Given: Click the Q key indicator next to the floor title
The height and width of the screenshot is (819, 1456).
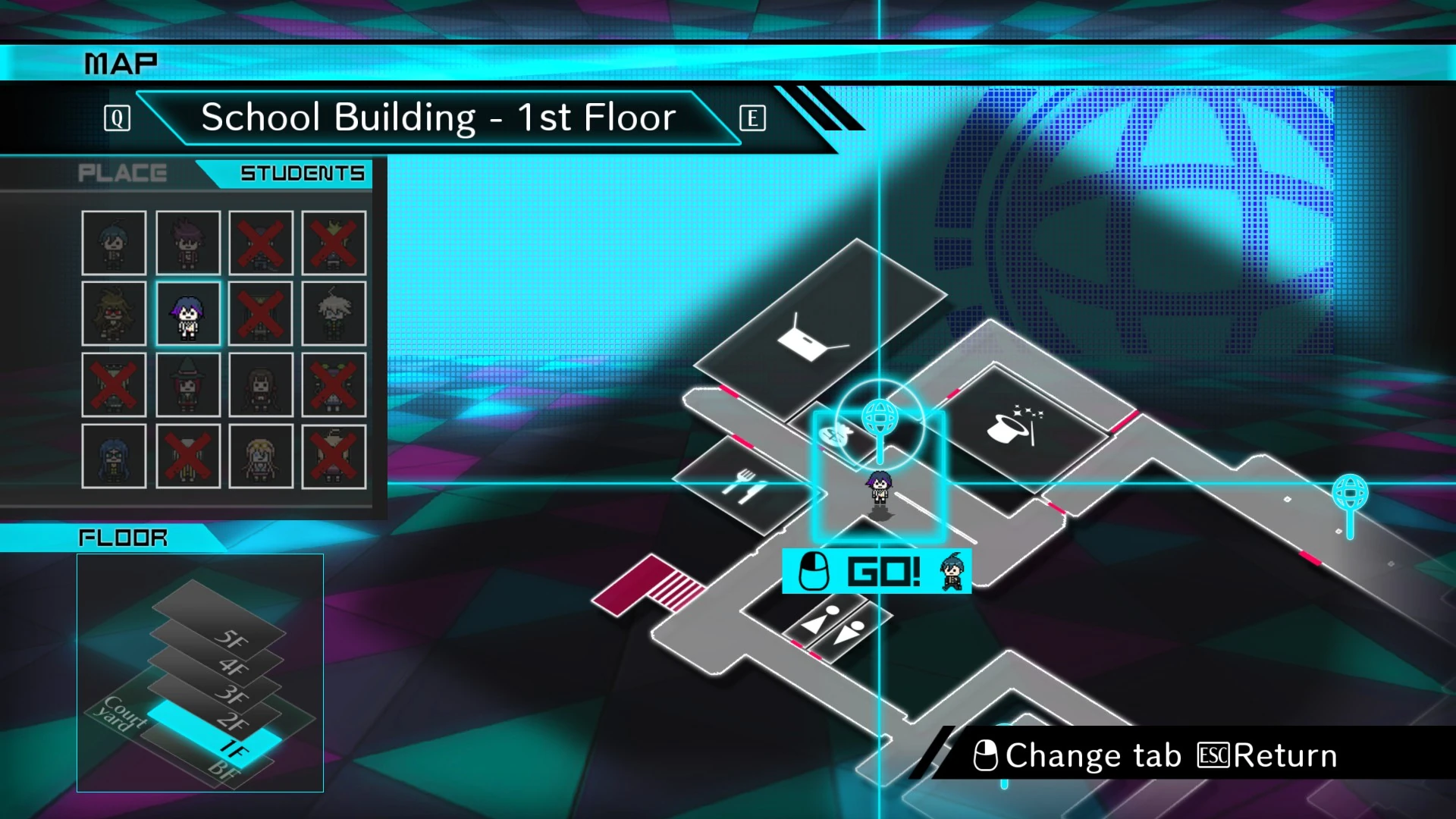Looking at the screenshot, I should 117,118.
